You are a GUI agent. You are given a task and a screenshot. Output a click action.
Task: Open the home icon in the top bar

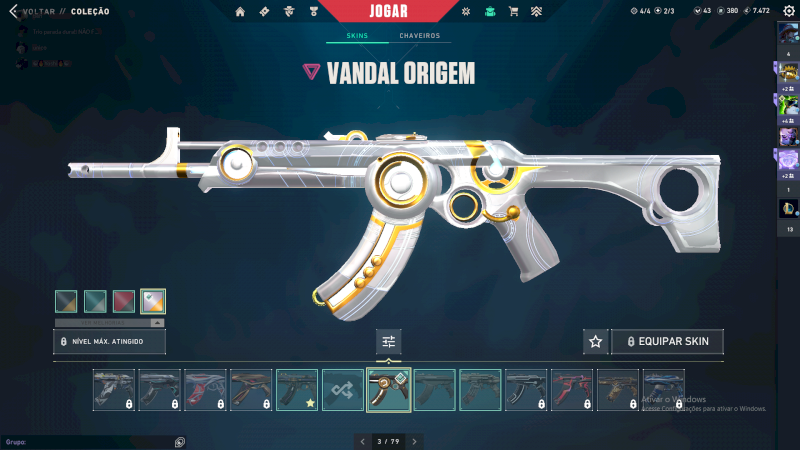coord(240,11)
